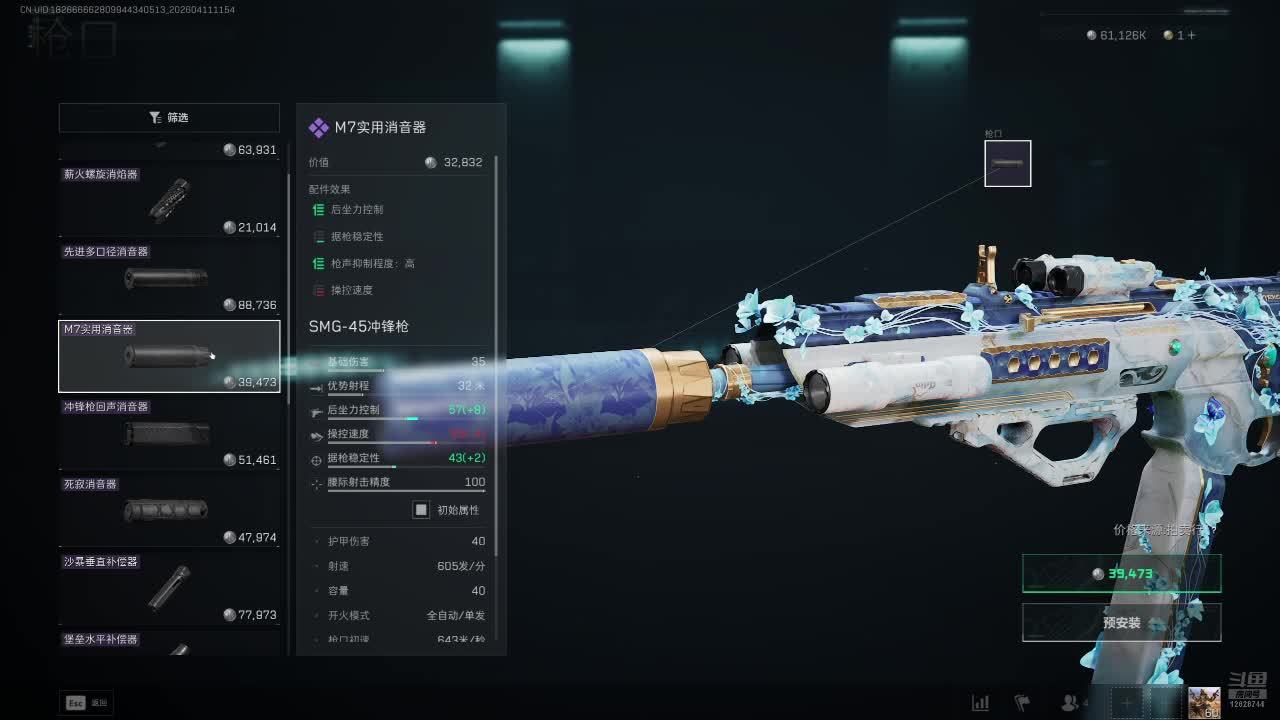
Task: Pick the 冲锋枪回声消音器 attachment
Action: [169, 433]
